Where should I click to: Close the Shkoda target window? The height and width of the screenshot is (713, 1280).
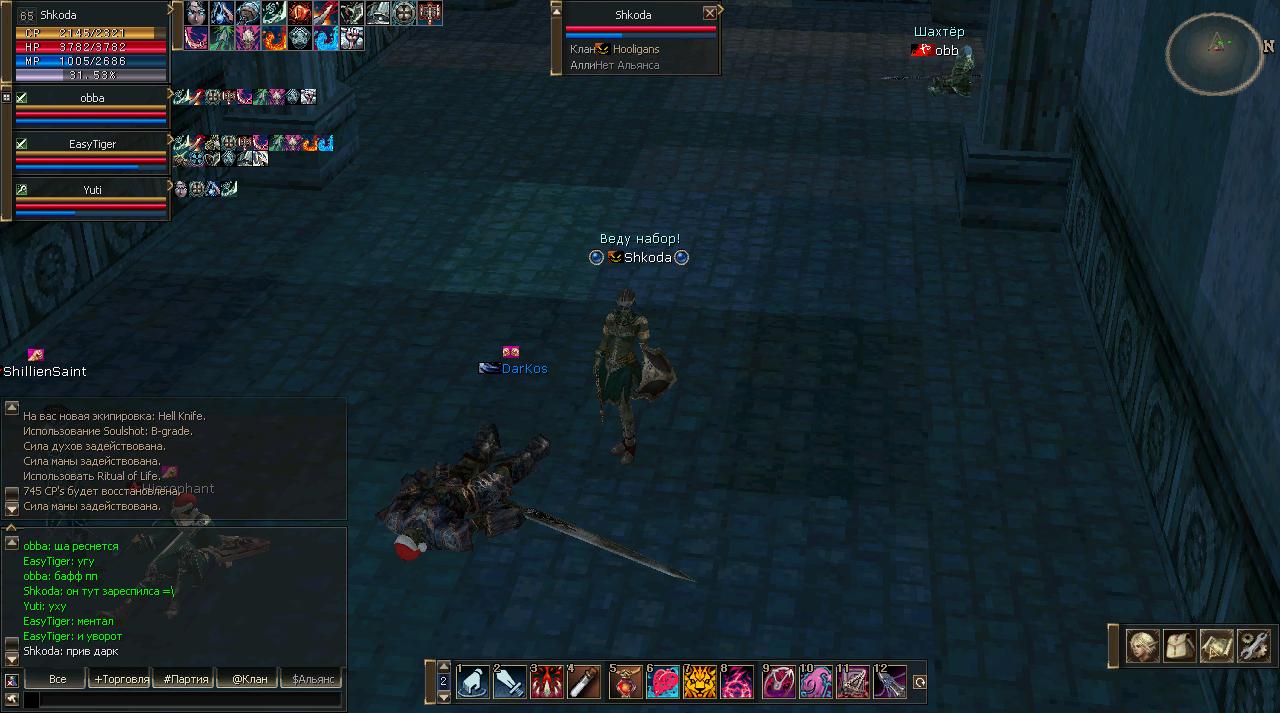[709, 14]
